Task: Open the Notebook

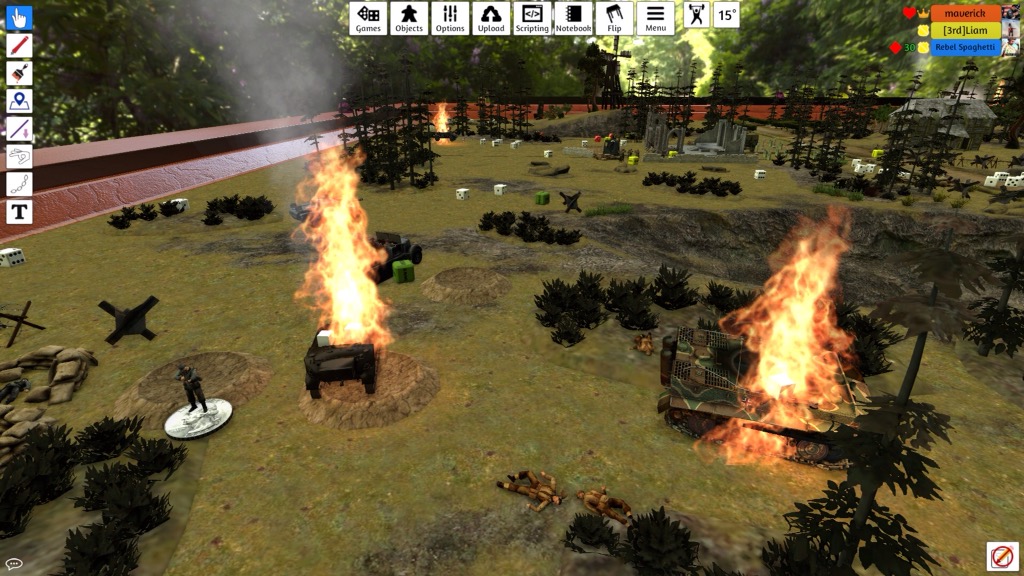Action: (573, 18)
